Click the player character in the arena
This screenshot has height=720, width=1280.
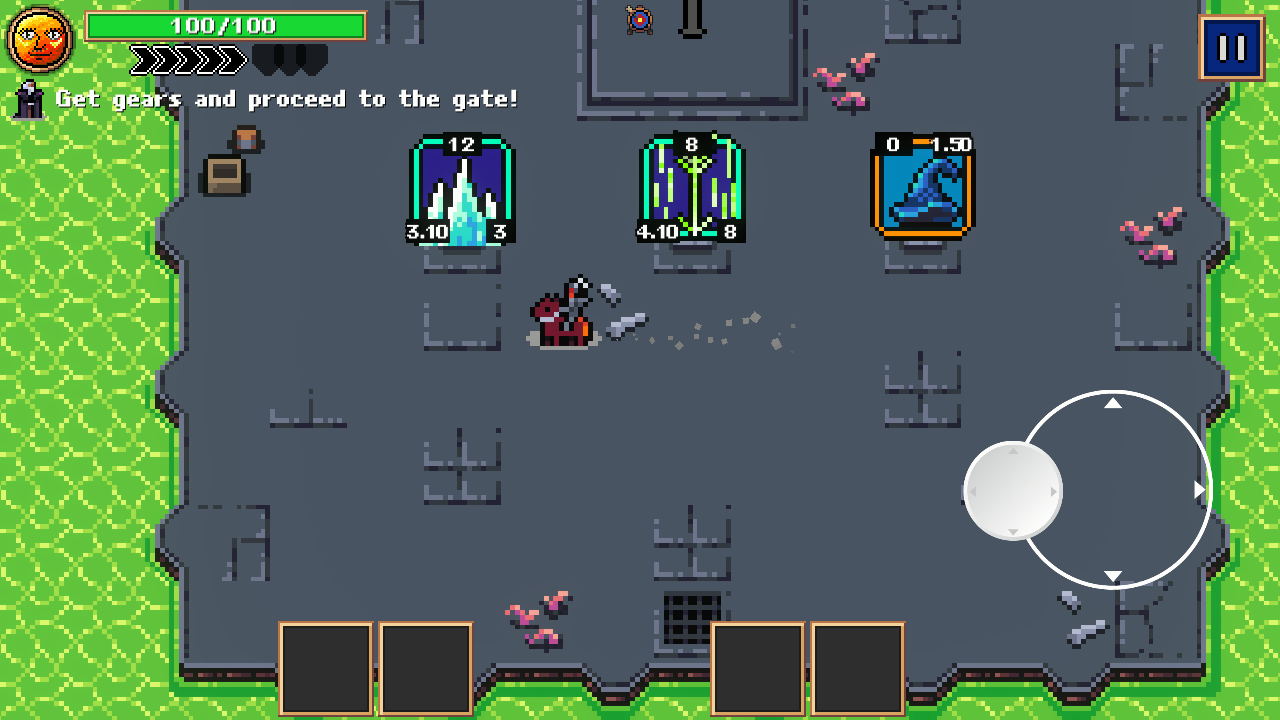click(x=565, y=315)
